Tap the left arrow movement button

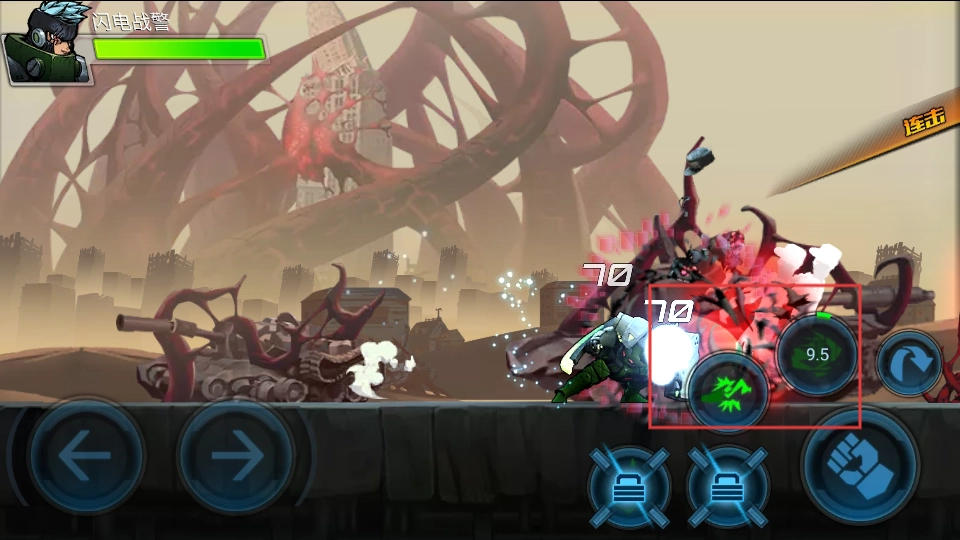[85, 457]
